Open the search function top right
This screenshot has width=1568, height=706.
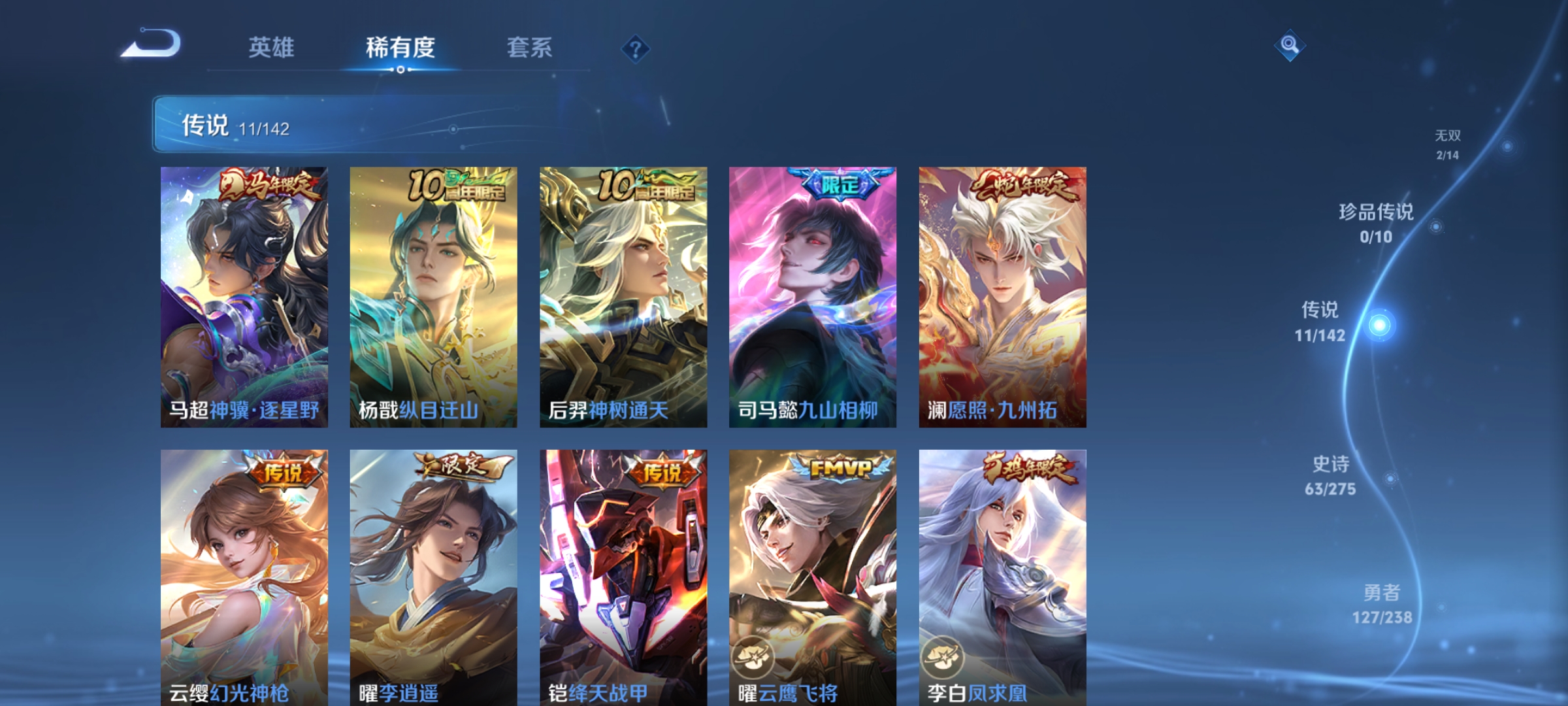pyautogui.click(x=1289, y=46)
